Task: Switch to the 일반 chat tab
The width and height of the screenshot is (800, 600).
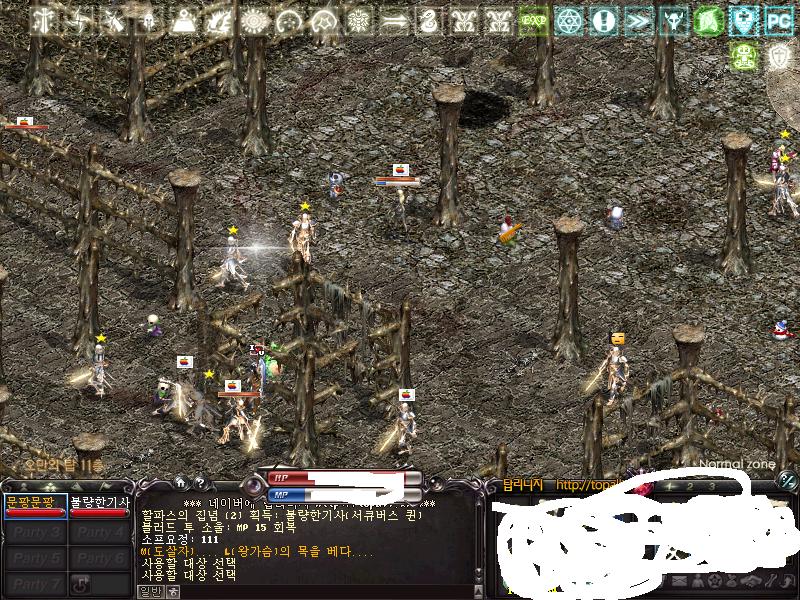Action: click(x=148, y=591)
